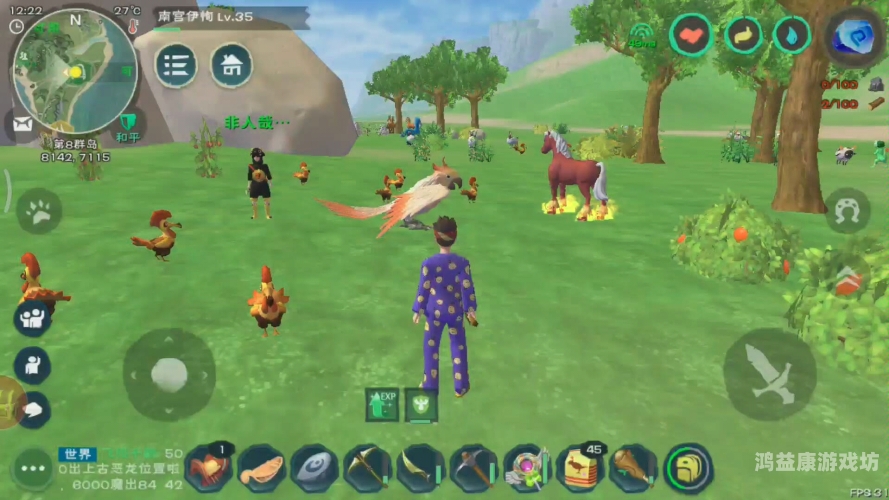Open the paw print pet button
Viewport: 889px width, 500px height.
[39, 211]
